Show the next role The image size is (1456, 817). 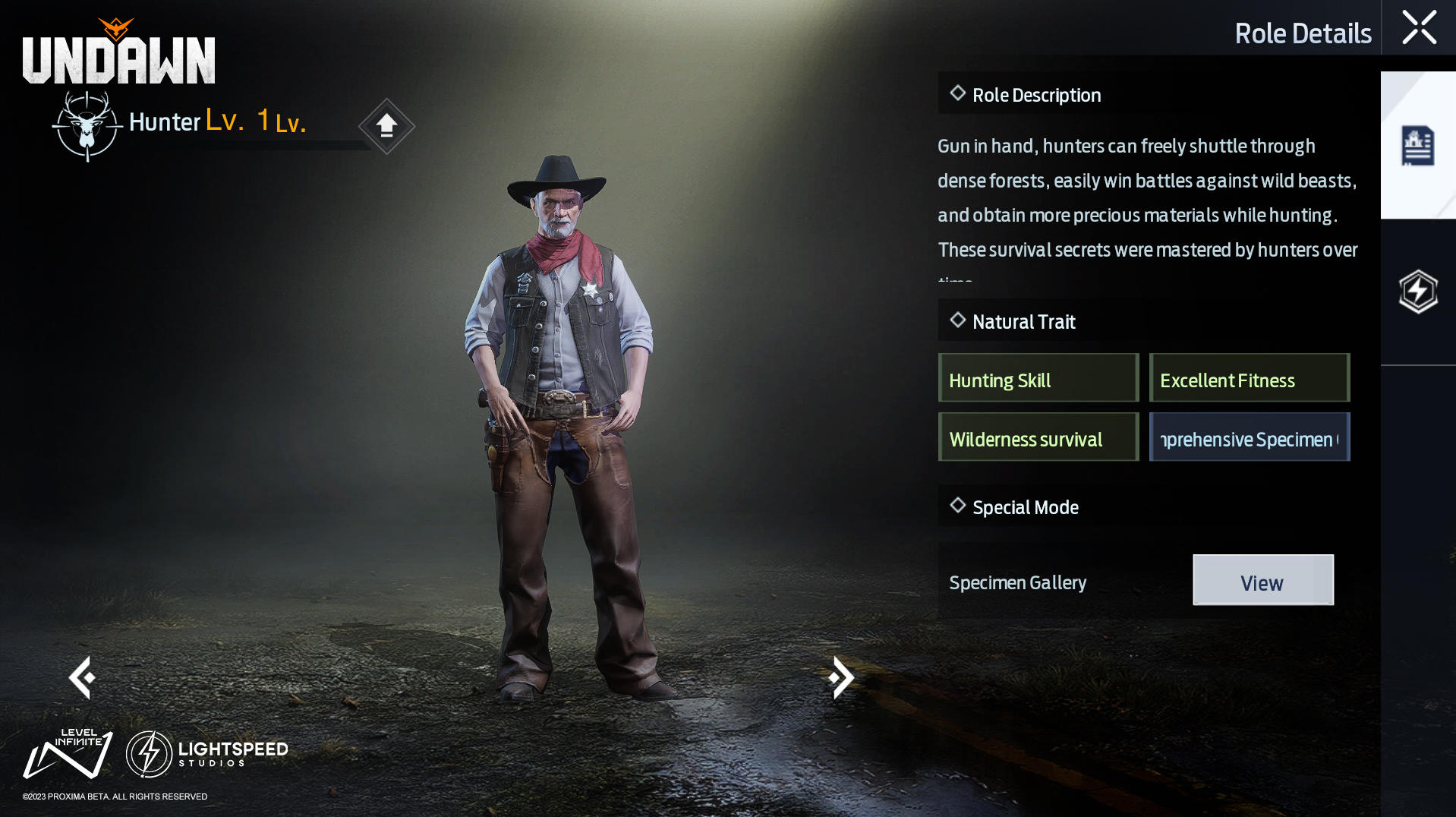click(x=841, y=677)
